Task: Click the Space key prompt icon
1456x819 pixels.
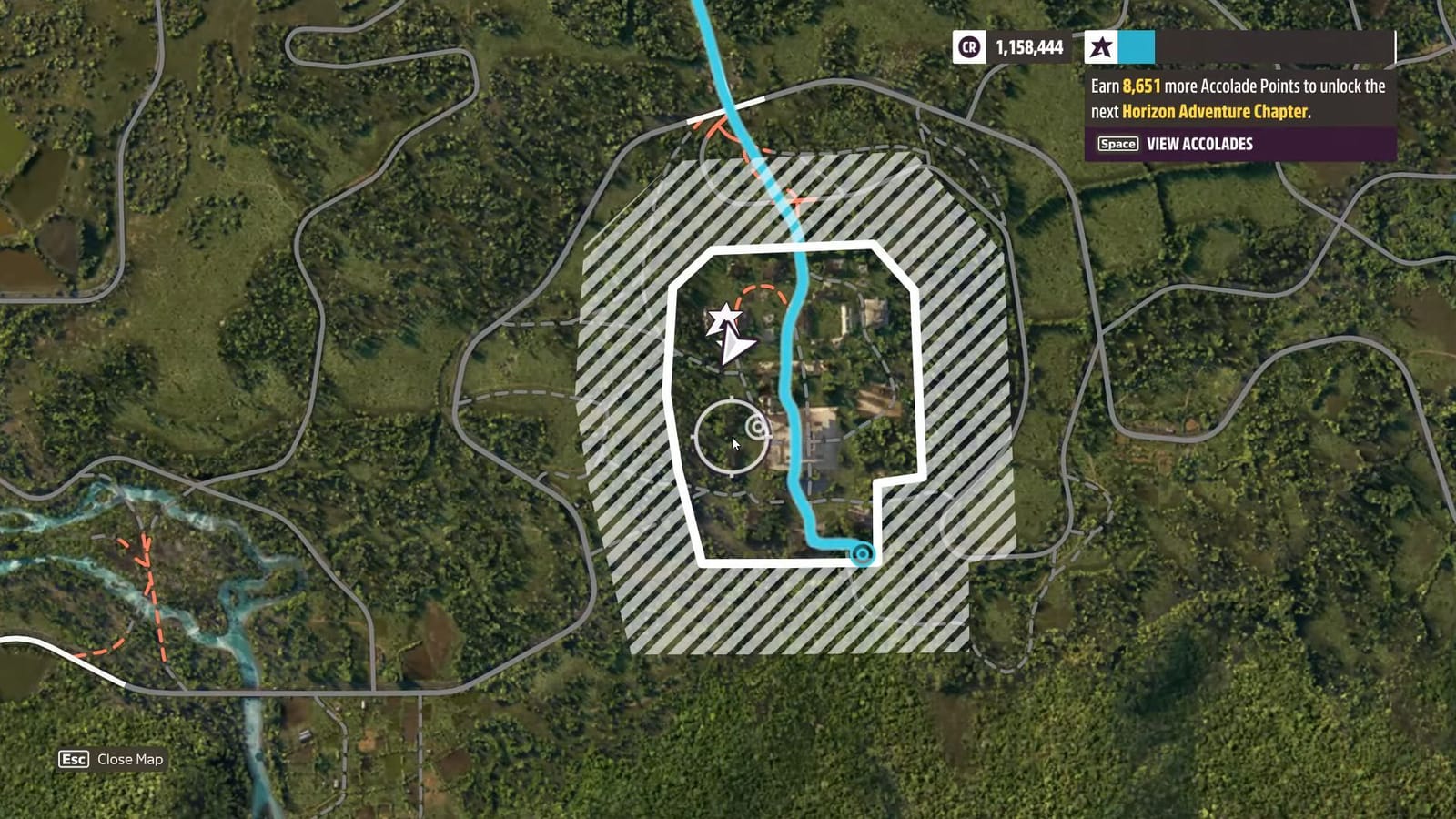Action: (1117, 143)
